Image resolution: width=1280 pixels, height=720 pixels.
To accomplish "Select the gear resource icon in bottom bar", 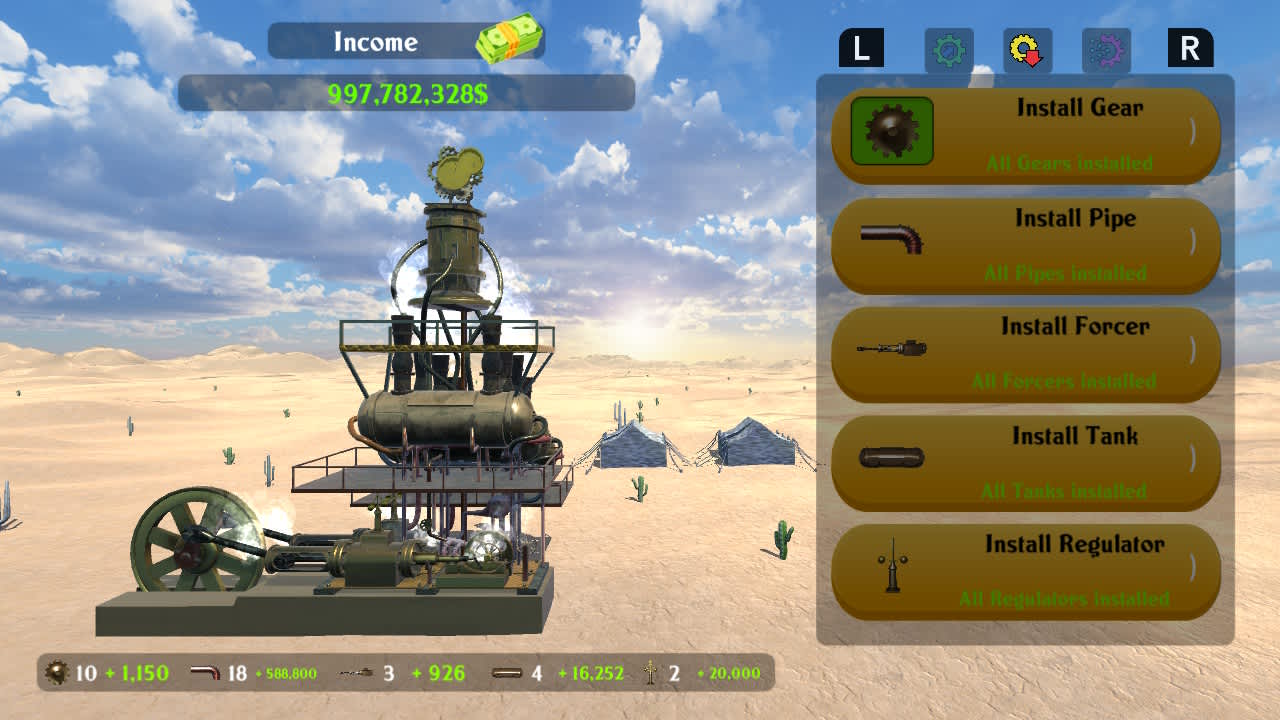I will [x=55, y=673].
